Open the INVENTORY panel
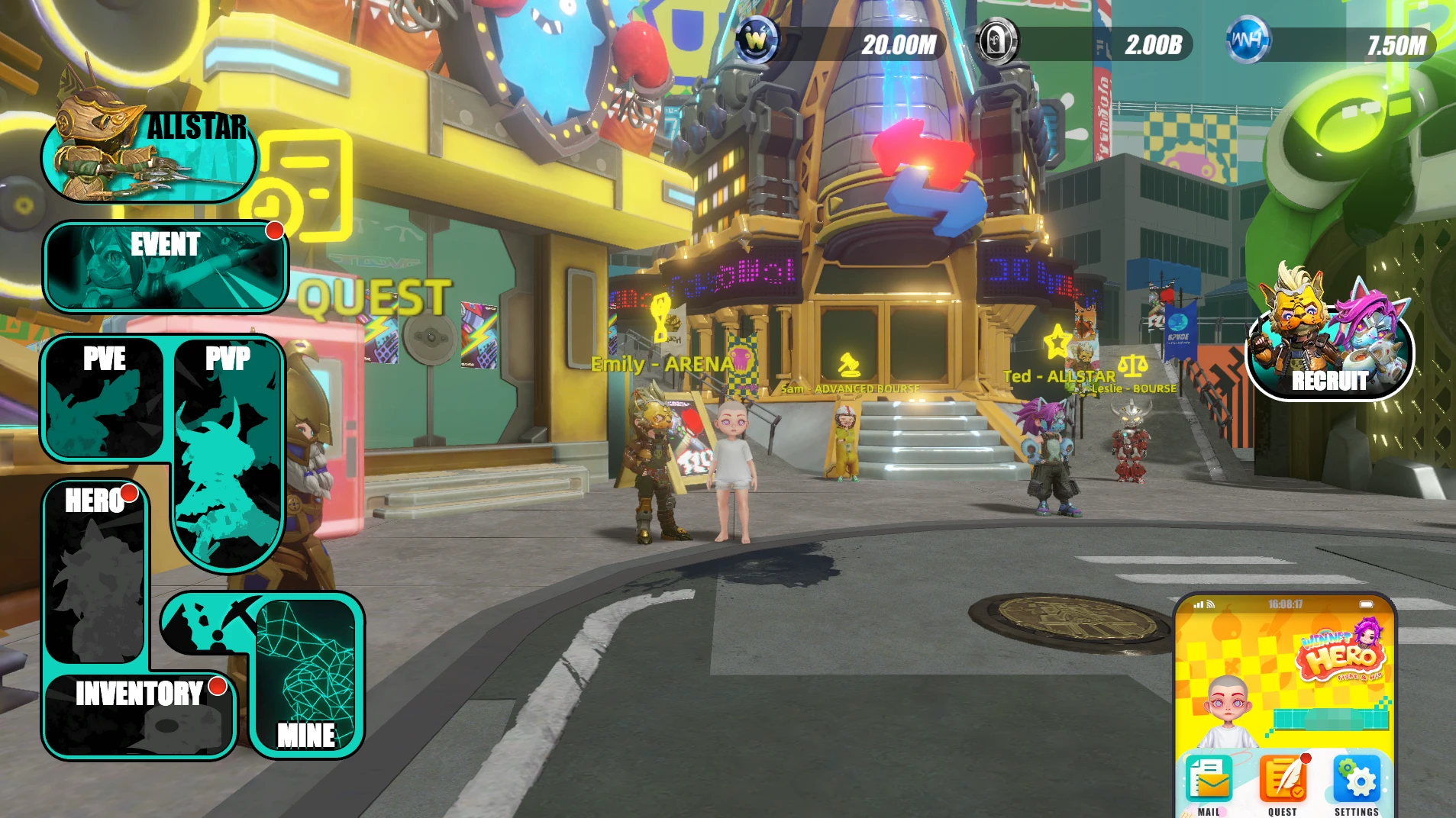The height and width of the screenshot is (818, 1456). (x=139, y=715)
